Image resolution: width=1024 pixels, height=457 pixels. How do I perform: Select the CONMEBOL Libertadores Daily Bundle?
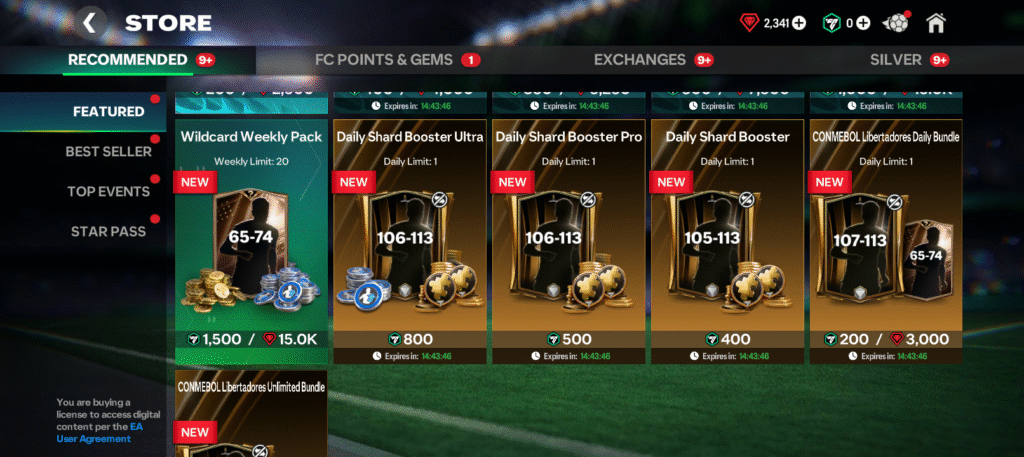coord(886,240)
